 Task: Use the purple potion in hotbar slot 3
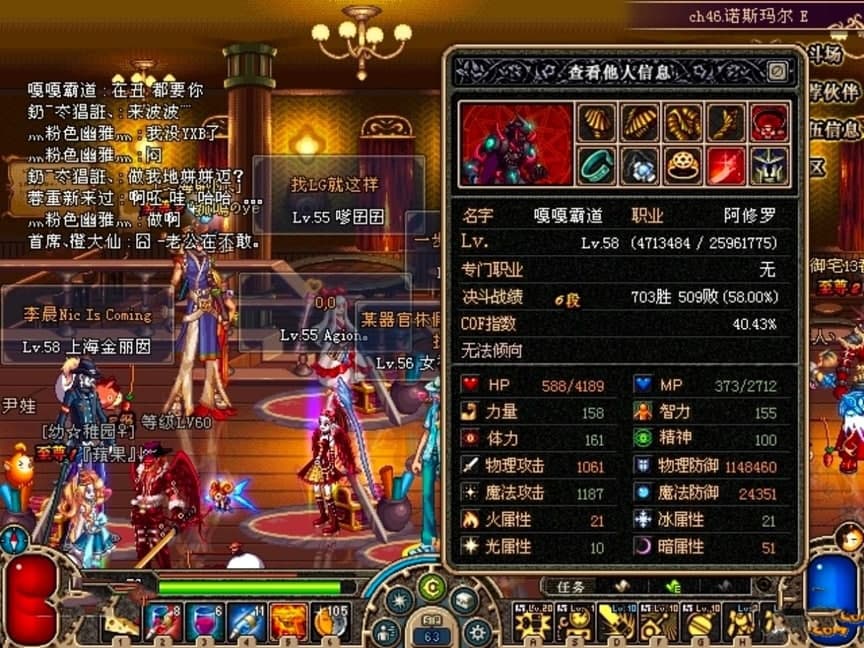click(205, 622)
